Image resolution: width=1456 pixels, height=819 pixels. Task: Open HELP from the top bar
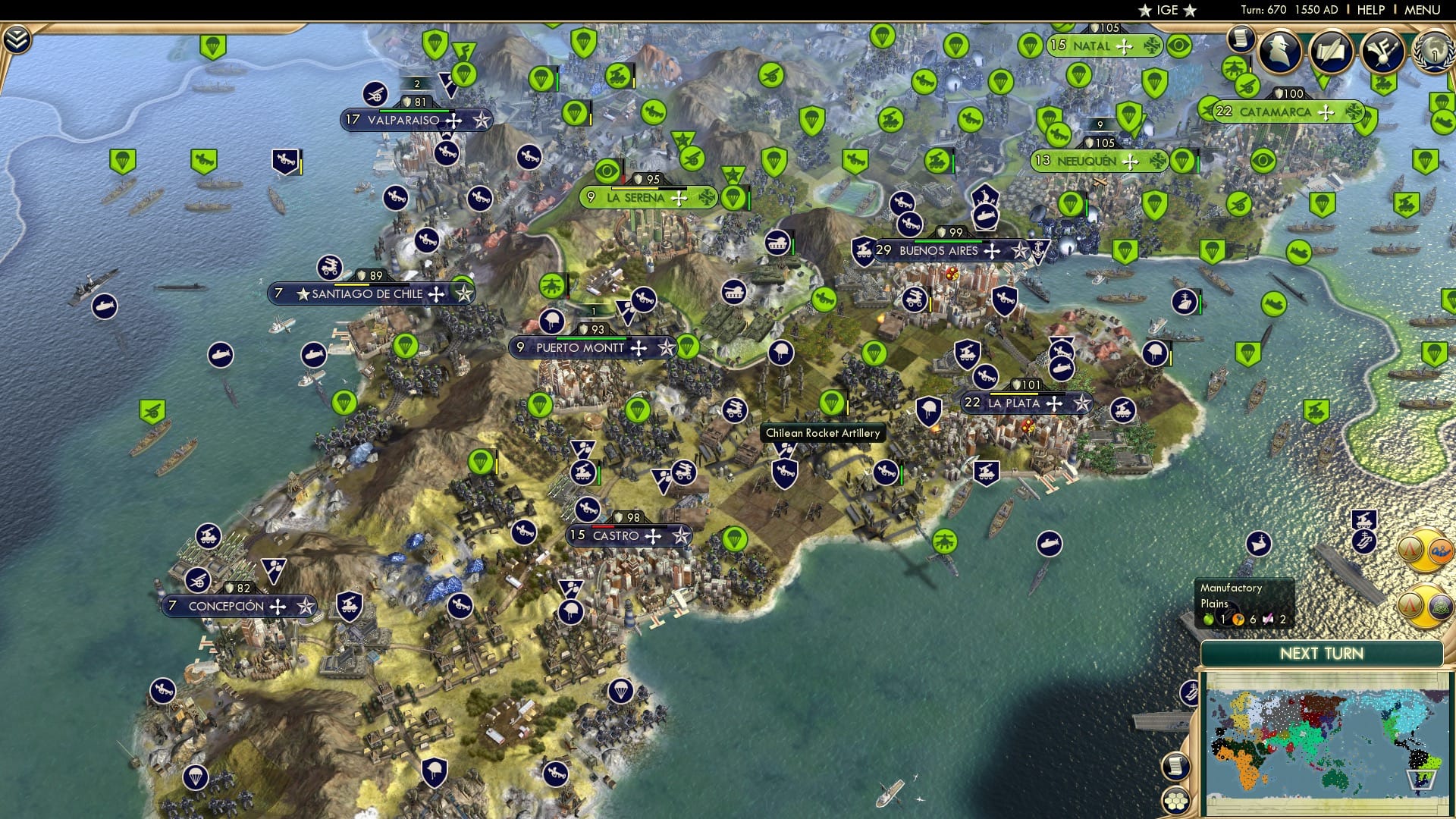coord(1371,10)
